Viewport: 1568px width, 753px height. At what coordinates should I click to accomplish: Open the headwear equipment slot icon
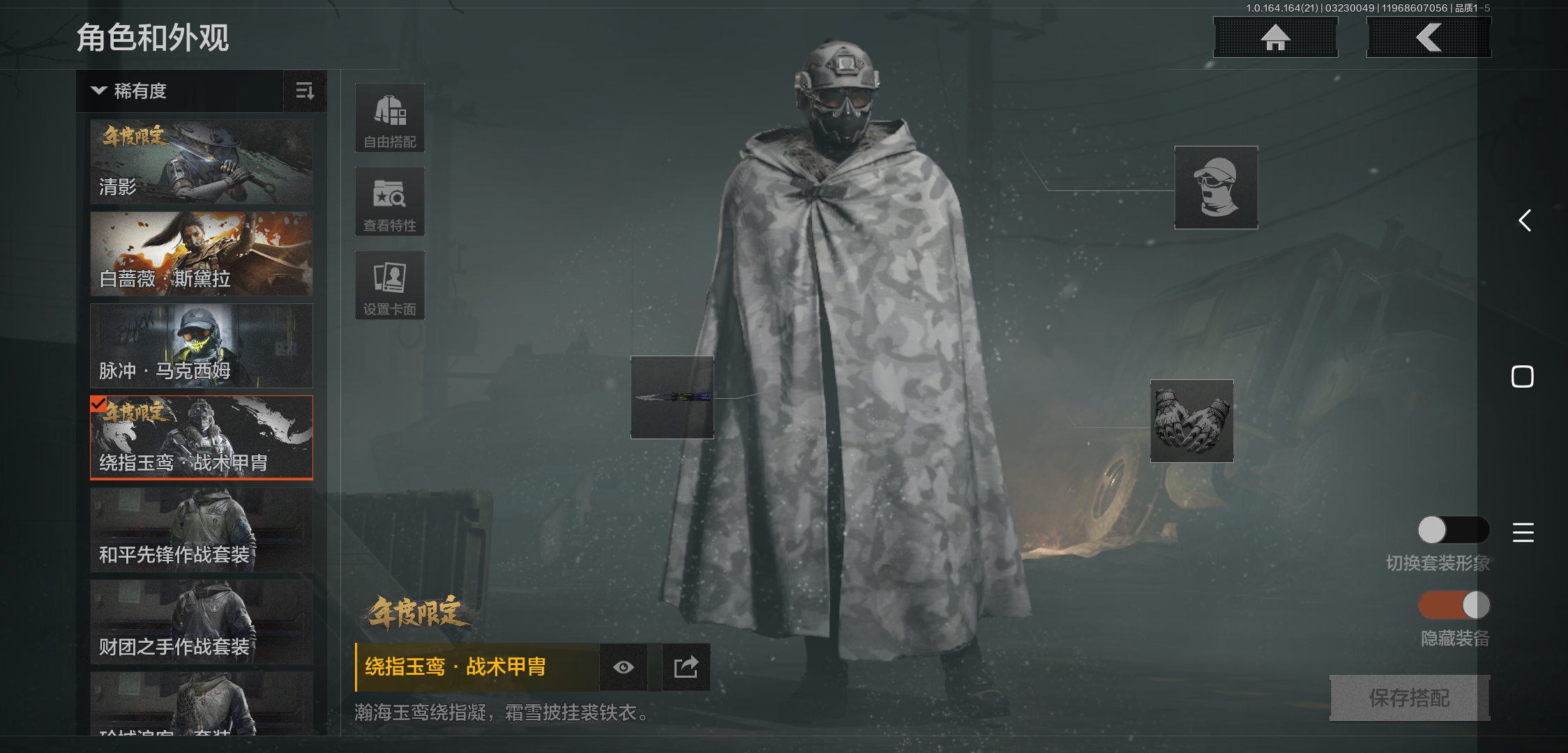[1216, 188]
